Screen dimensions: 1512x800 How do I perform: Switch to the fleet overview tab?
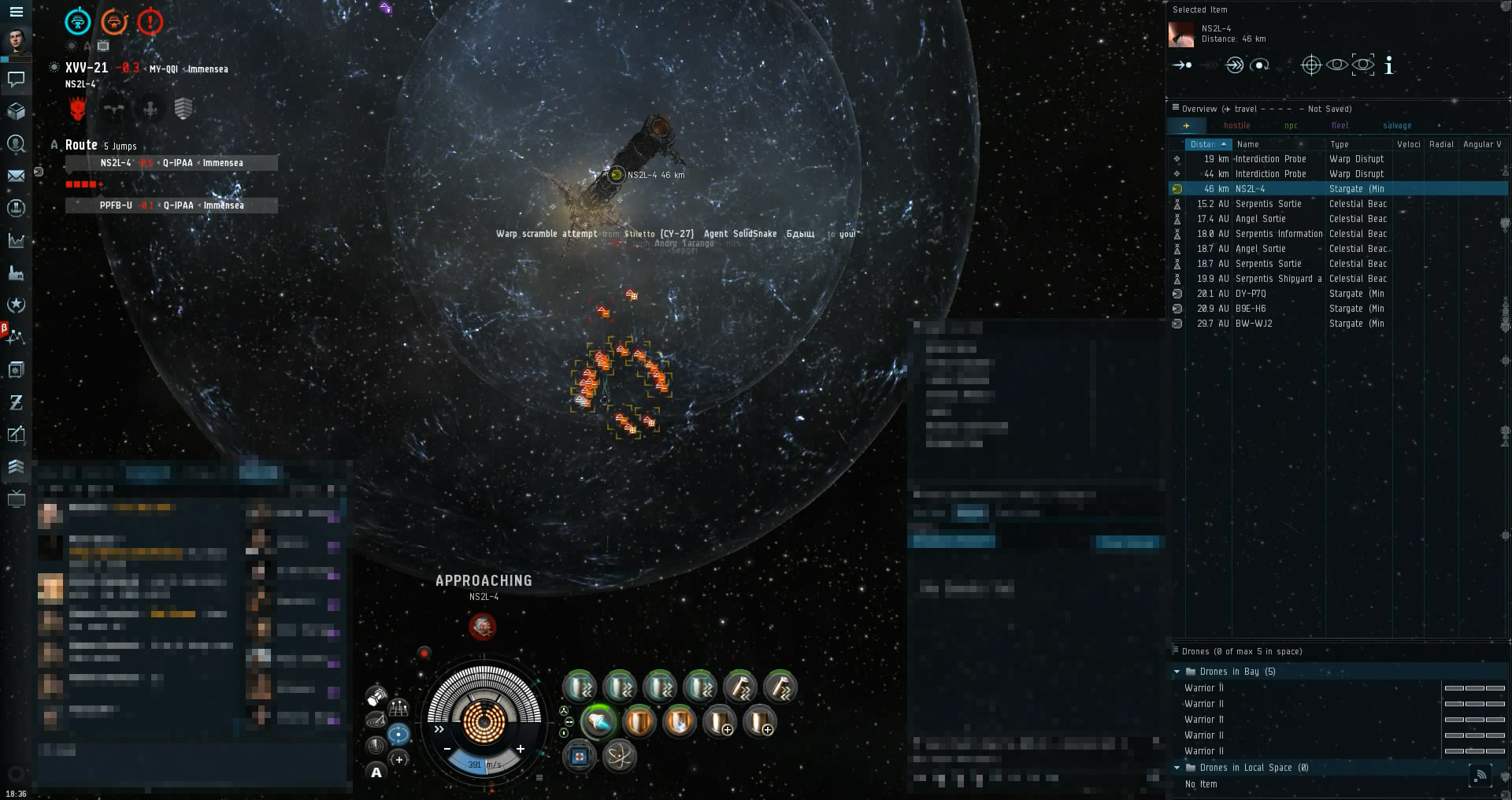(x=1340, y=126)
